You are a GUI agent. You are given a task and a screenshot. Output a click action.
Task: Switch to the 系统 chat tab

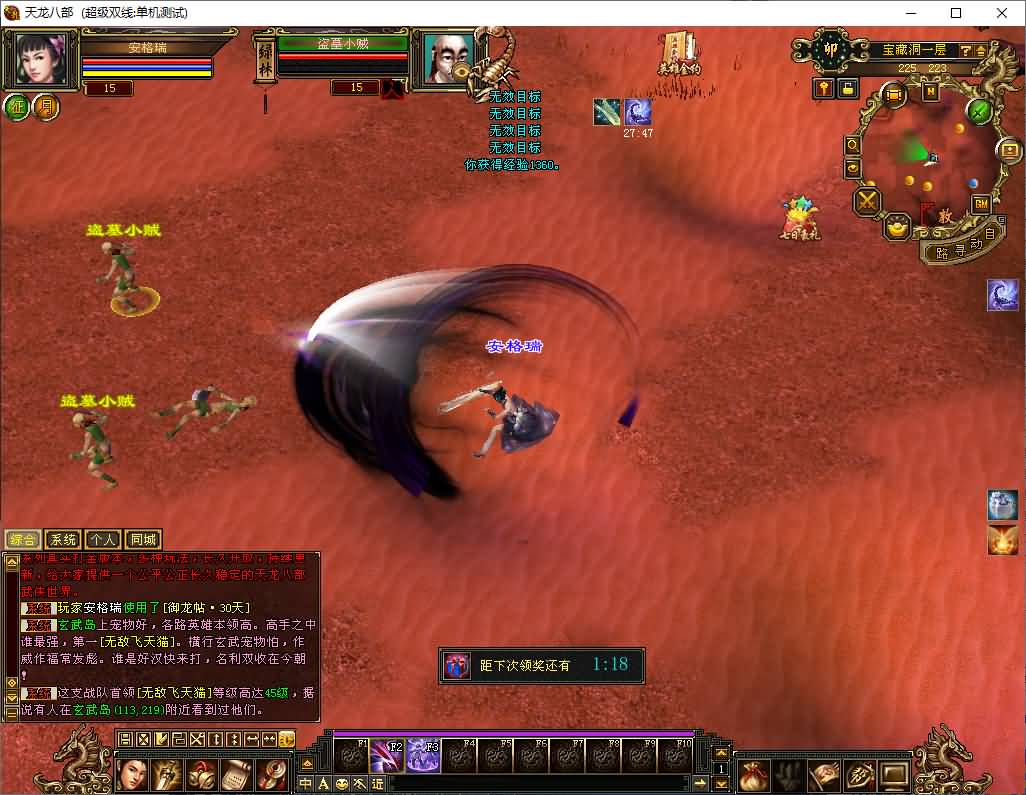[64, 540]
